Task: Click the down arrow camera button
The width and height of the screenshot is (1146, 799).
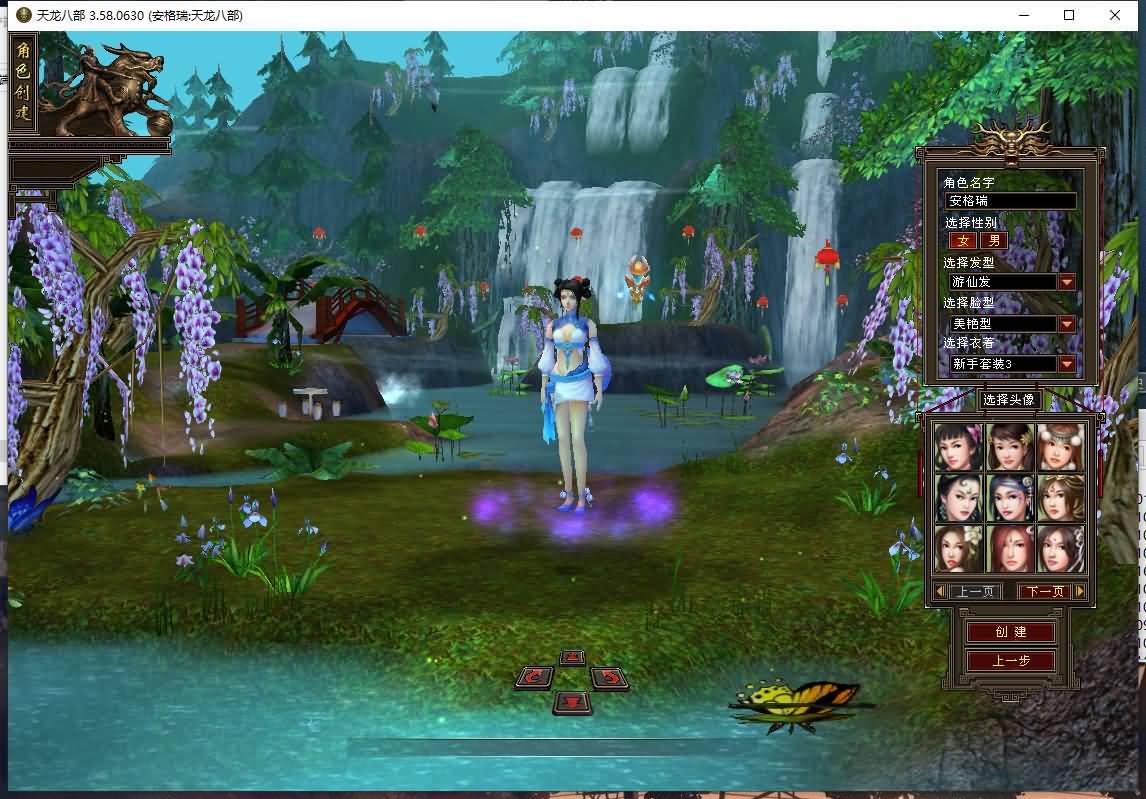Action: click(x=572, y=702)
